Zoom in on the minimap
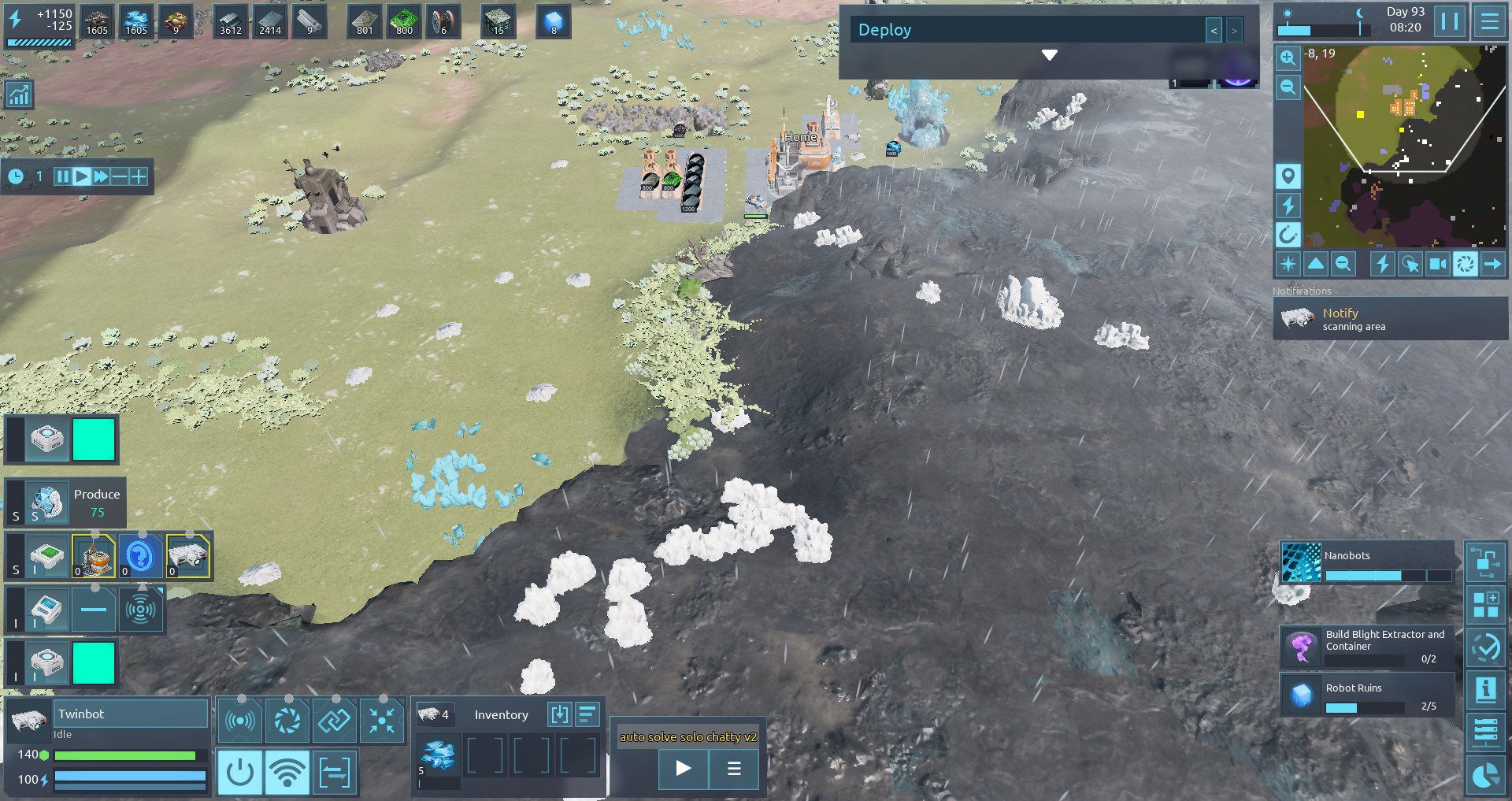 coord(1288,57)
